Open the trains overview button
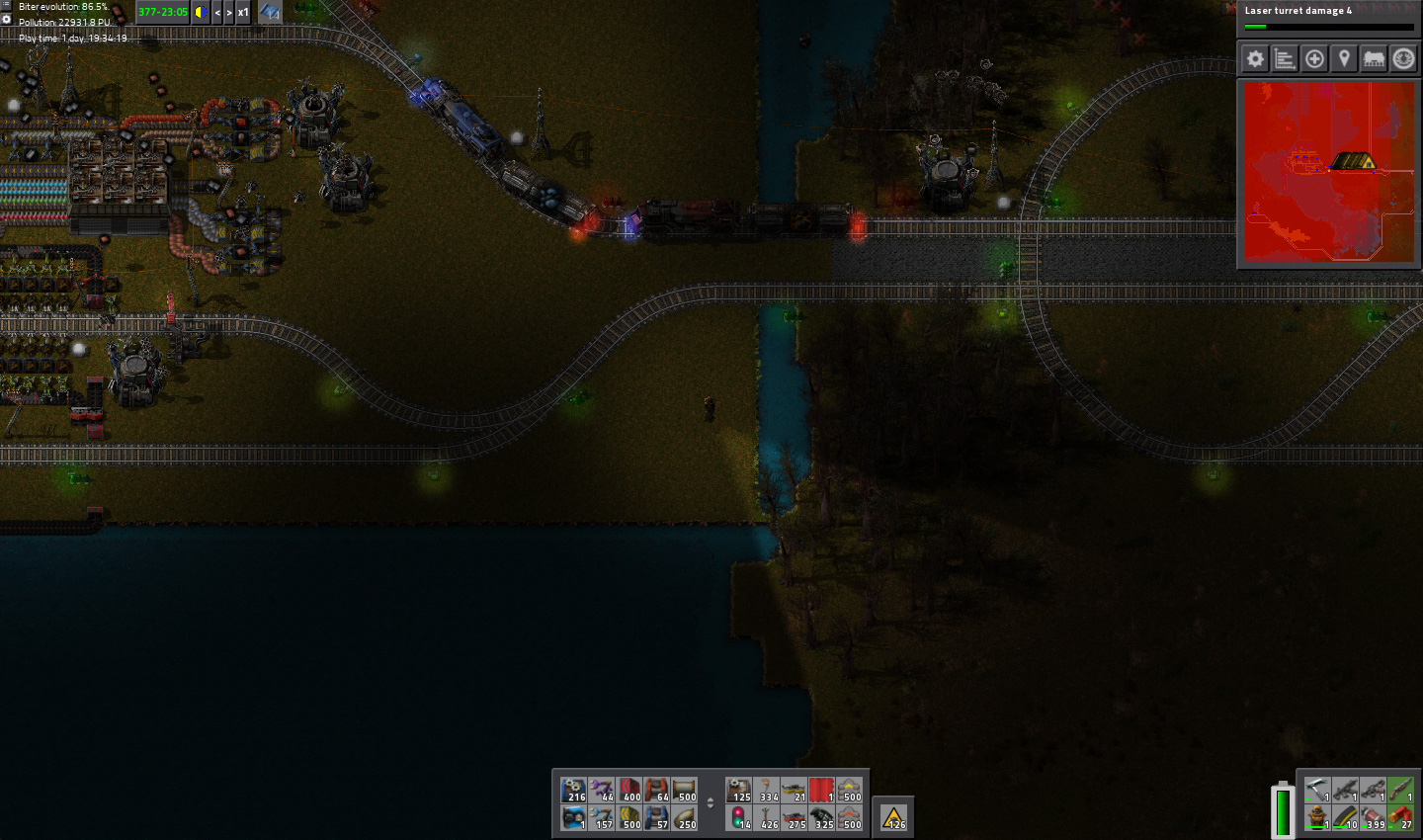Screen dimensions: 1423x840 click(x=1374, y=59)
